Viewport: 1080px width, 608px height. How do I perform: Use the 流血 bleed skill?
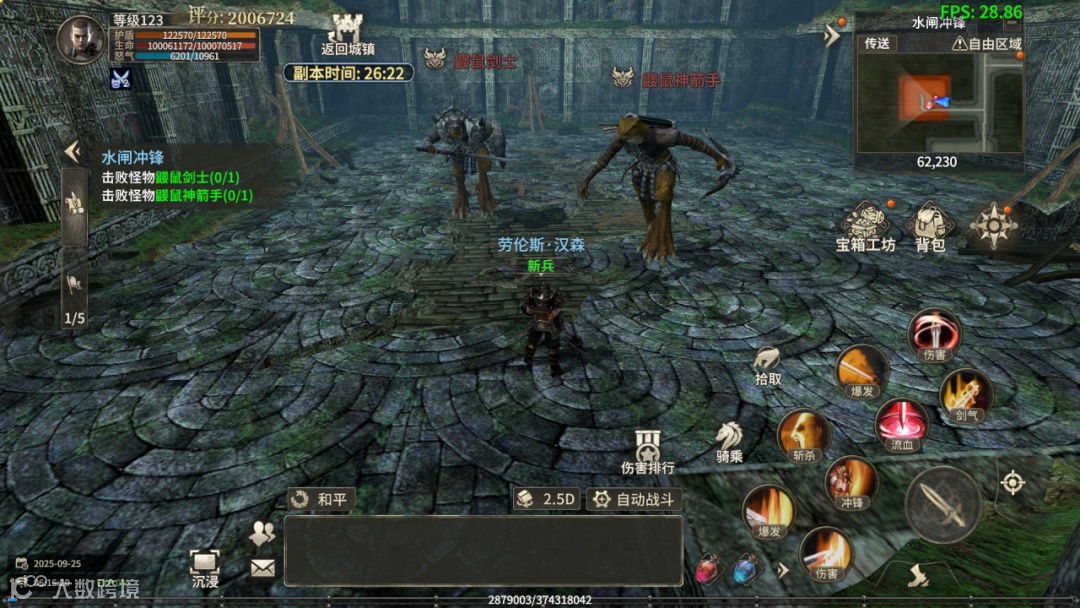click(901, 425)
